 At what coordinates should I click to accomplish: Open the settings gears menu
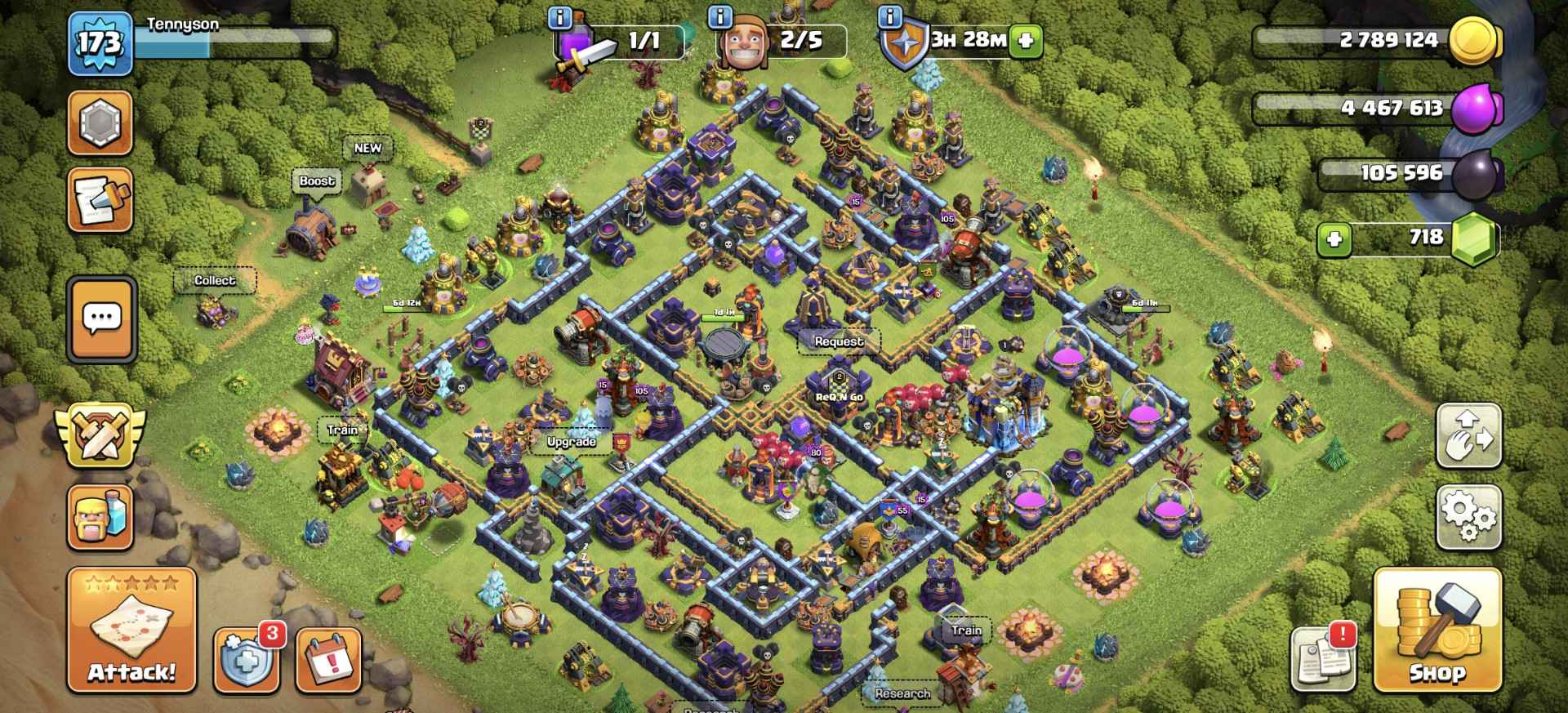coord(1468,516)
